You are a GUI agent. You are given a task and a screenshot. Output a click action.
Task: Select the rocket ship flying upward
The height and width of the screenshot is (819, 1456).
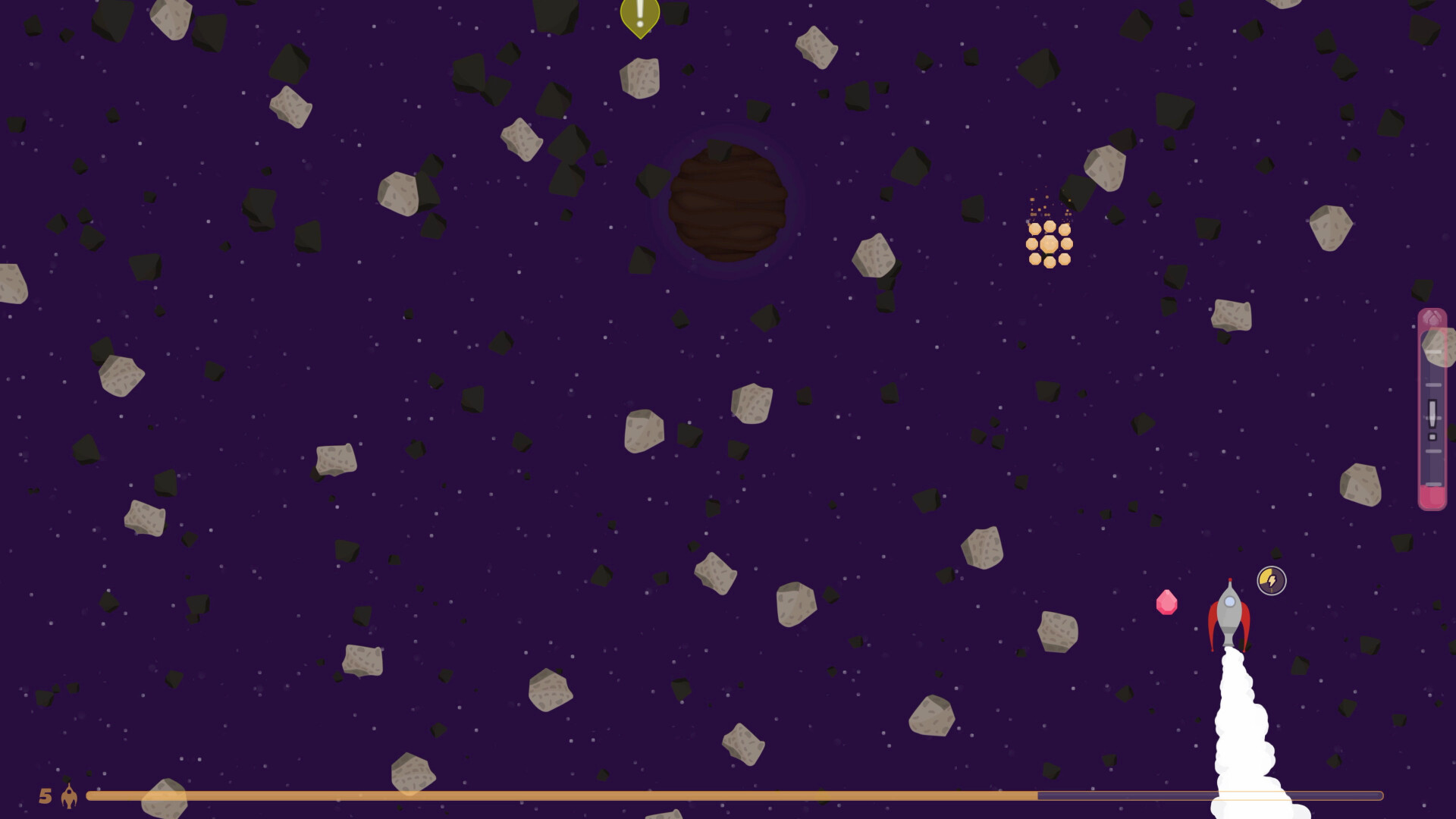pyautogui.click(x=1230, y=614)
